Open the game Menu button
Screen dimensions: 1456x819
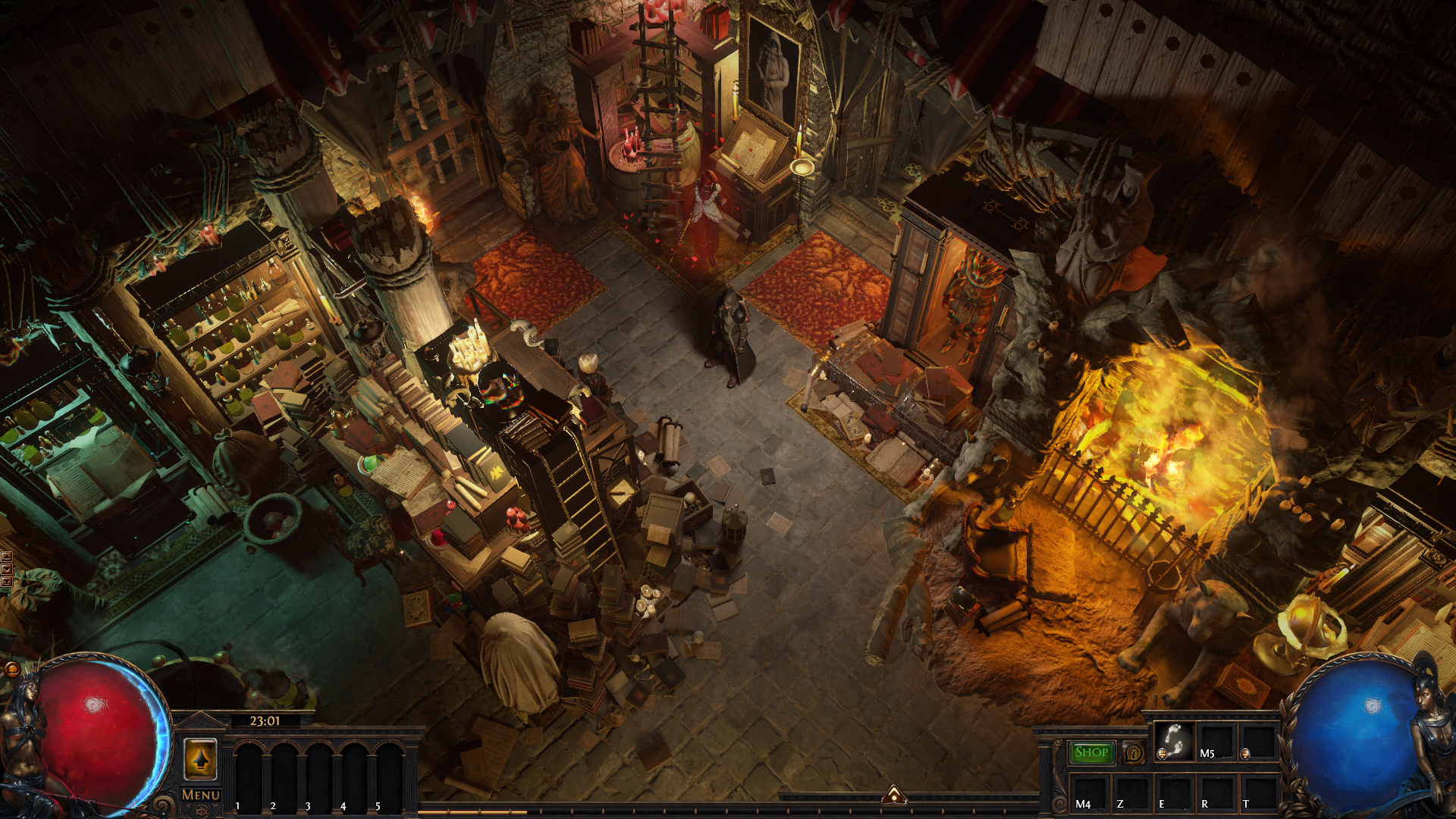(x=201, y=794)
